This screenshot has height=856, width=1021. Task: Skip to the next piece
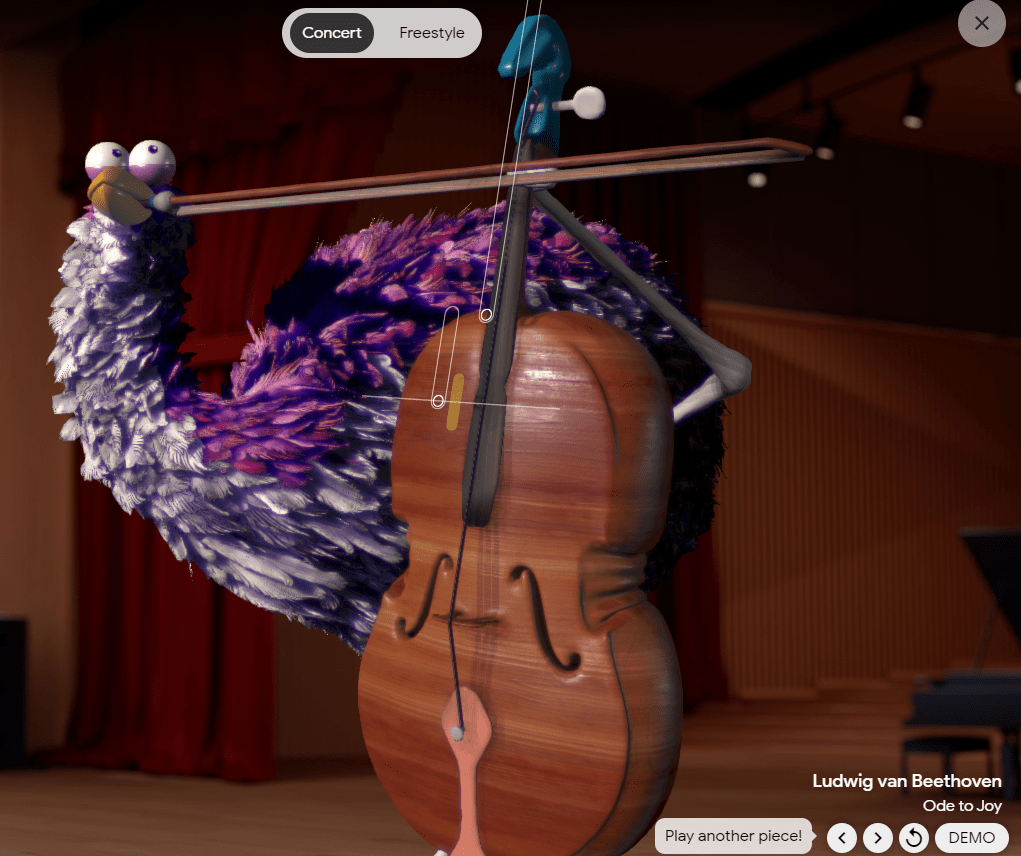pyautogui.click(x=877, y=838)
